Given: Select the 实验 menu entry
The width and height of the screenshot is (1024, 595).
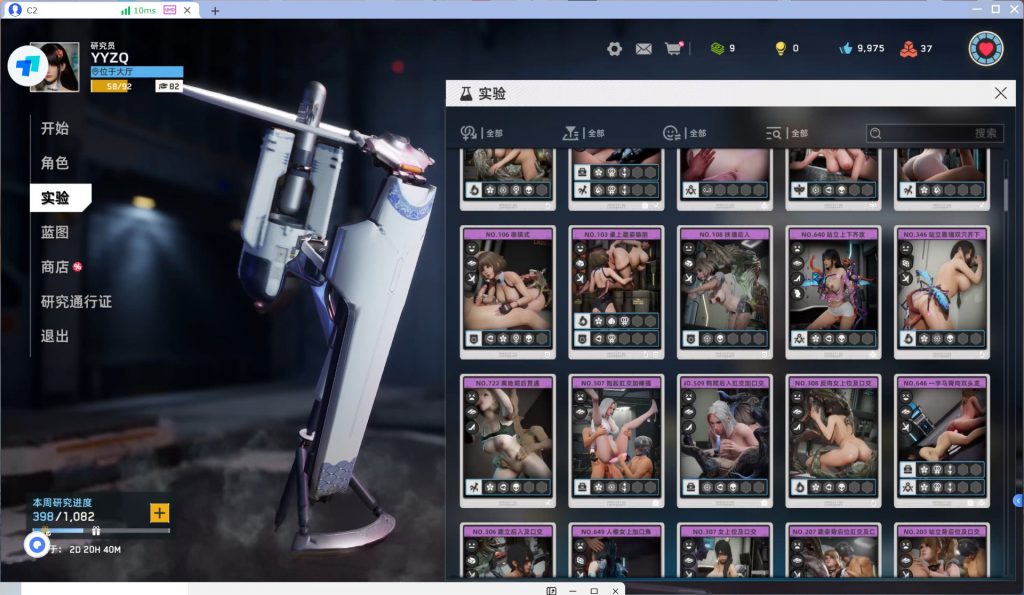Looking at the screenshot, I should [56, 197].
